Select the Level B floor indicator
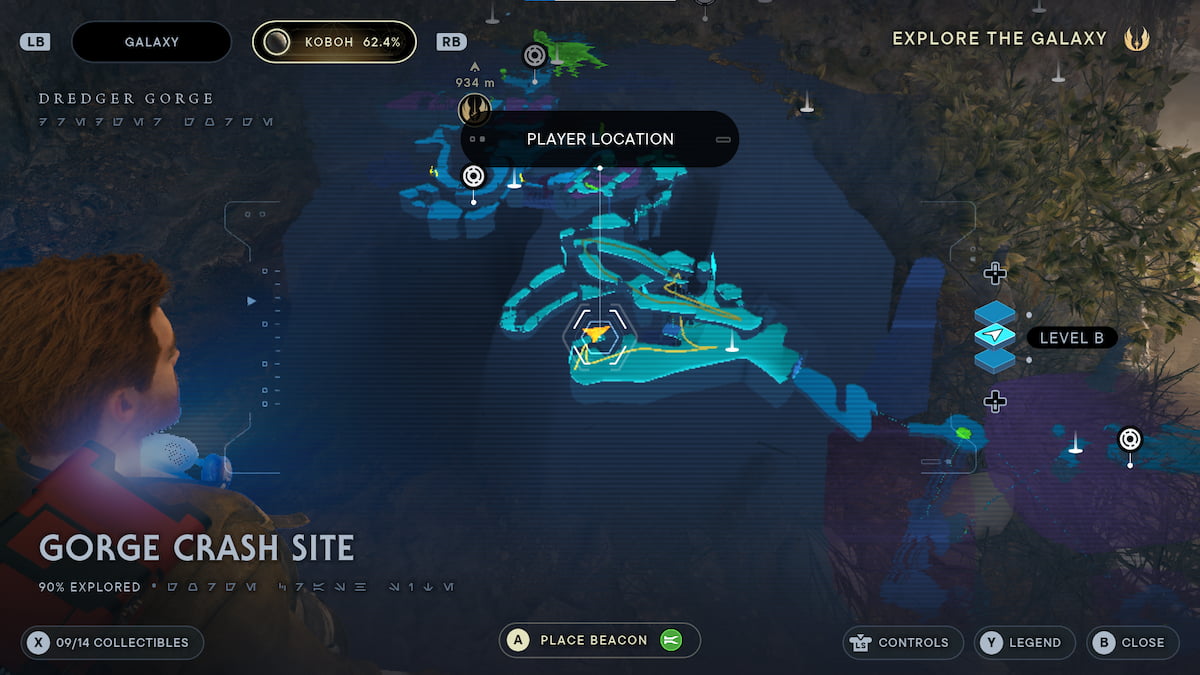This screenshot has height=675, width=1200. pos(1071,338)
